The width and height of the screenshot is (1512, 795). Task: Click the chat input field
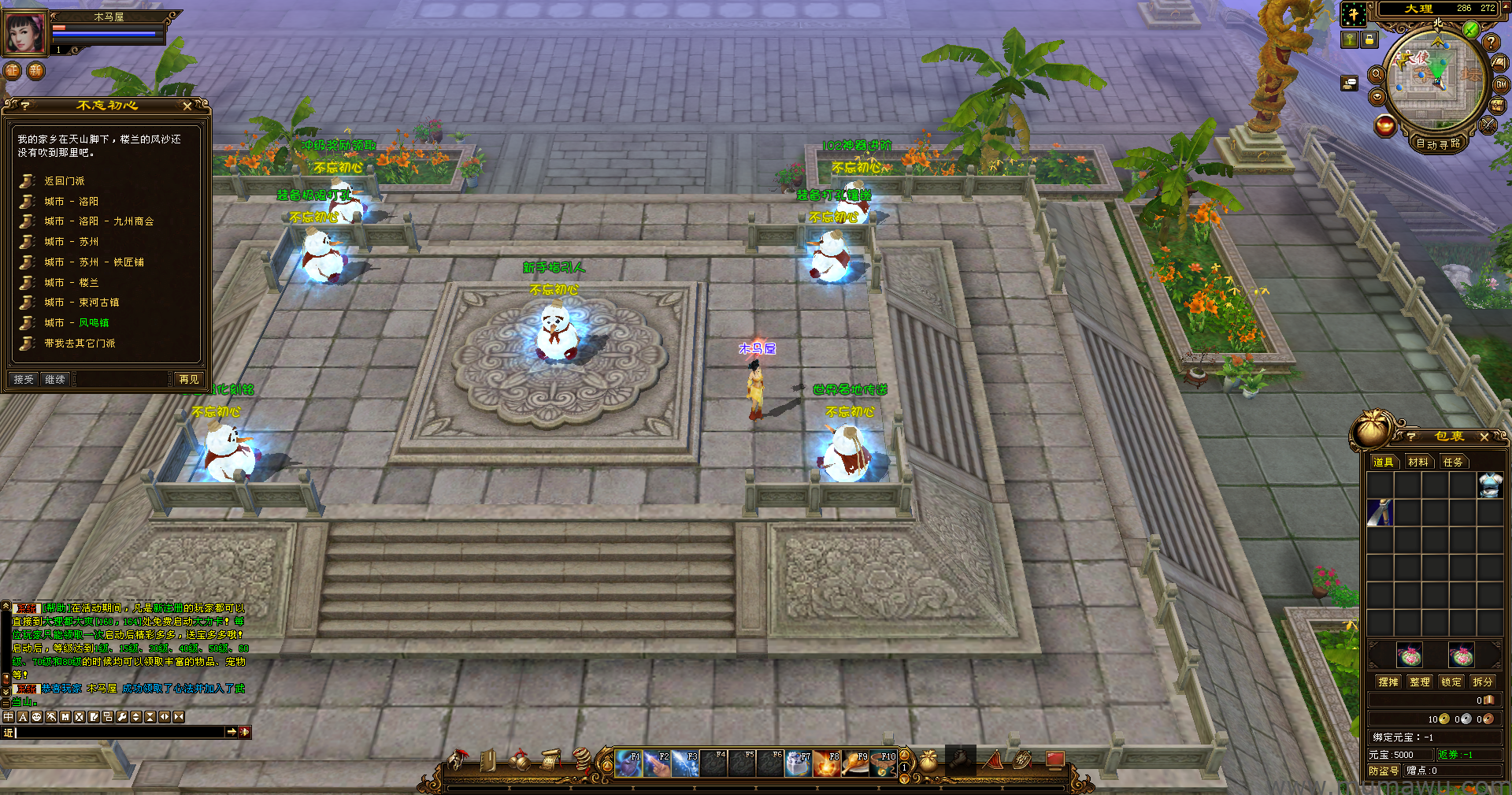(118, 732)
